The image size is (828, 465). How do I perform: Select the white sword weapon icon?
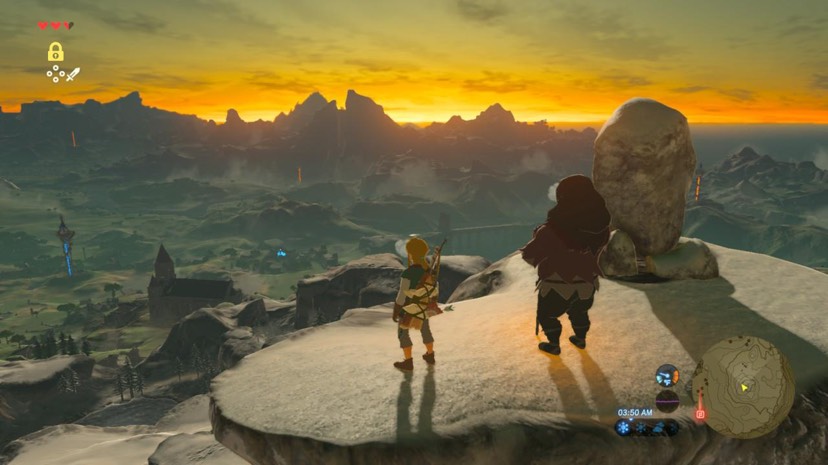click(73, 73)
